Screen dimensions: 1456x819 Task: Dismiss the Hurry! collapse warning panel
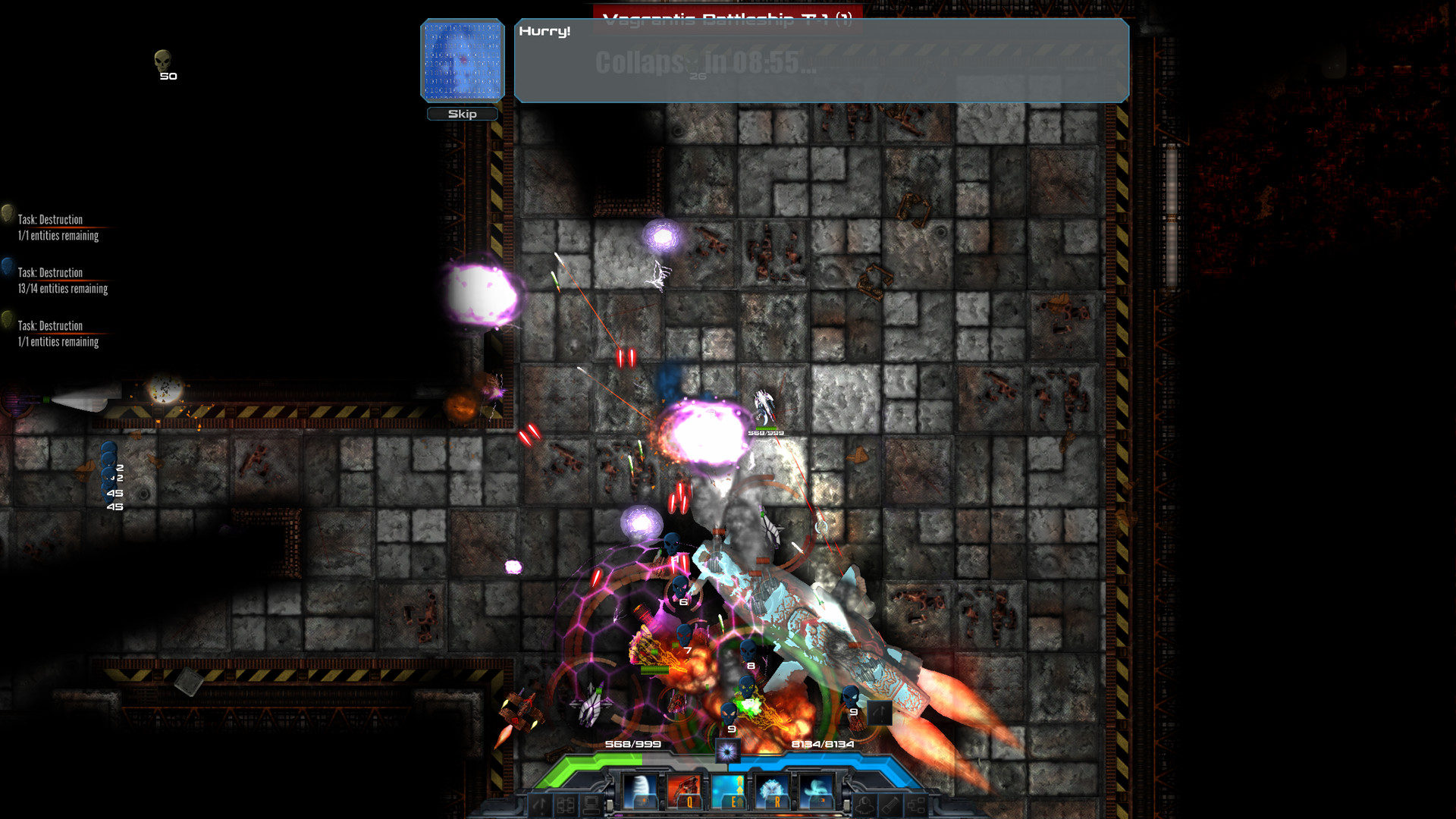[x=821, y=61]
